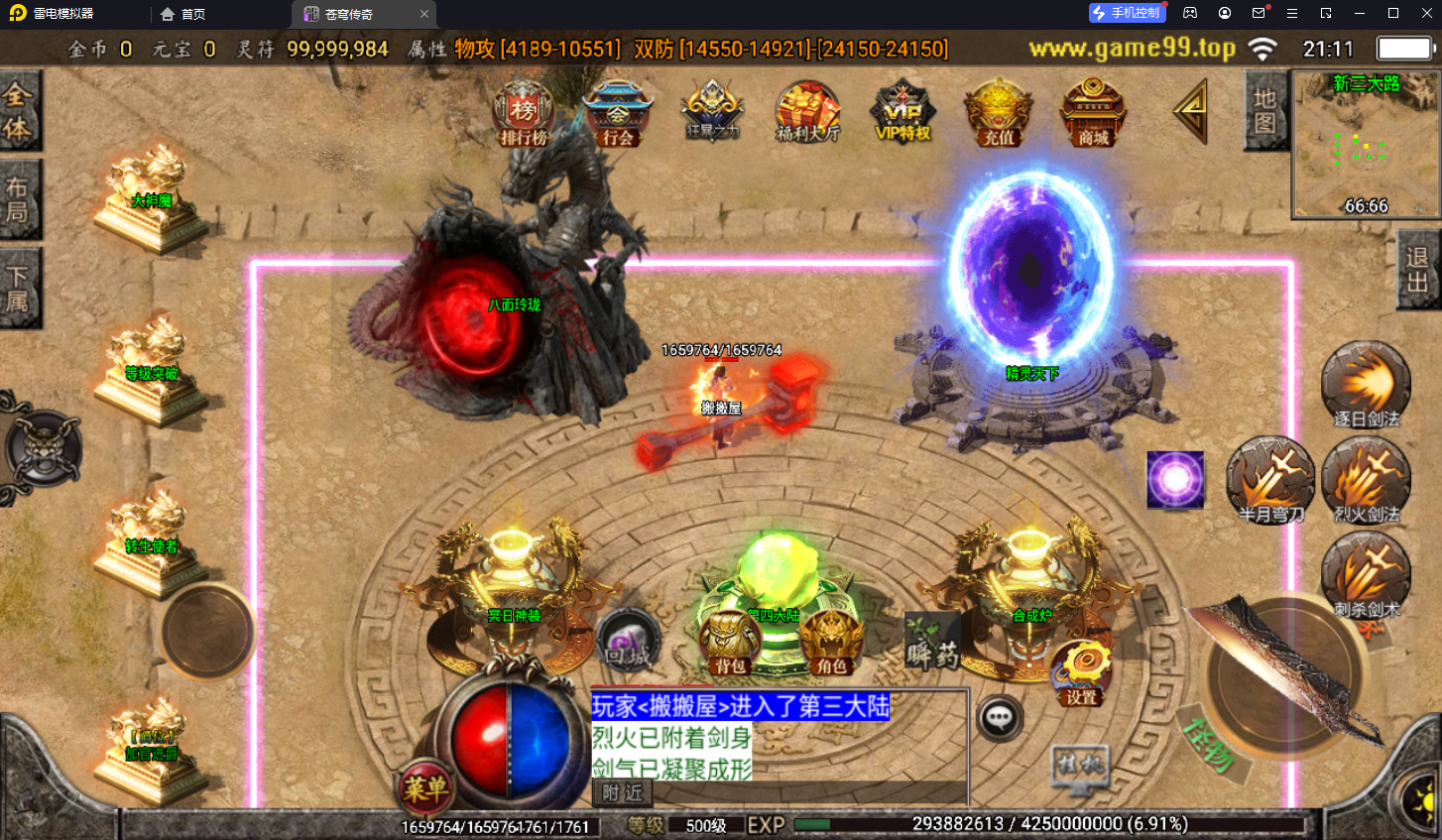Open the 背包 backpack
The height and width of the screenshot is (840, 1442).
(x=729, y=643)
